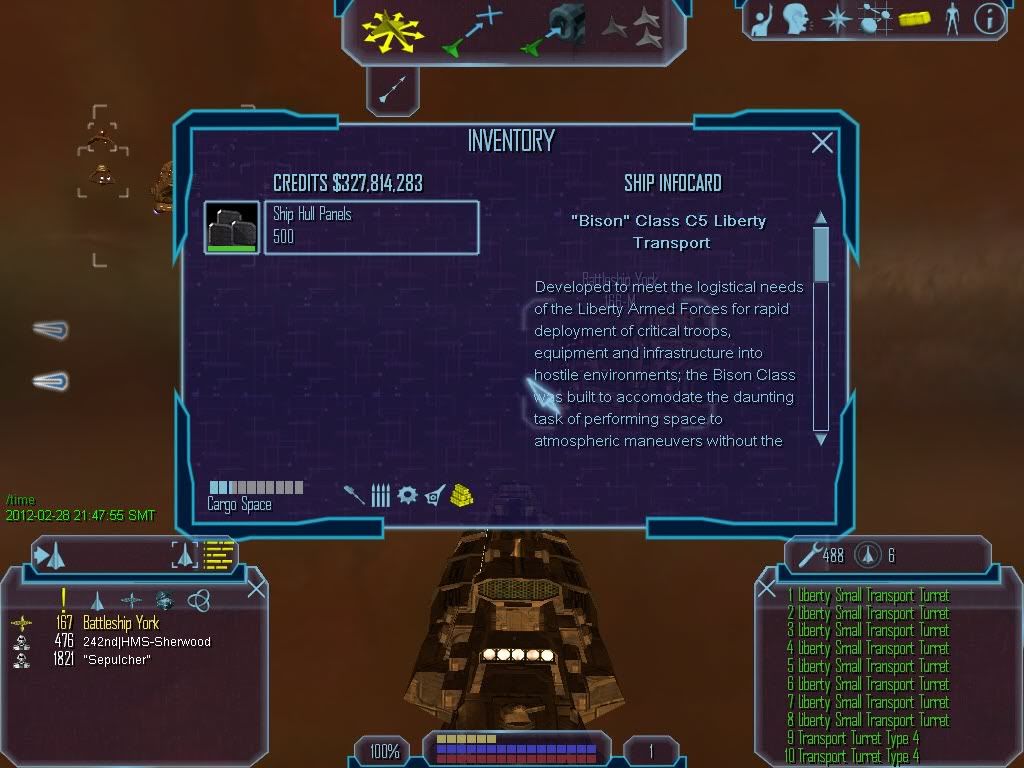This screenshot has width=1024, height=768.
Task: Activate the Dock maneuver icon
Action: 553,28
